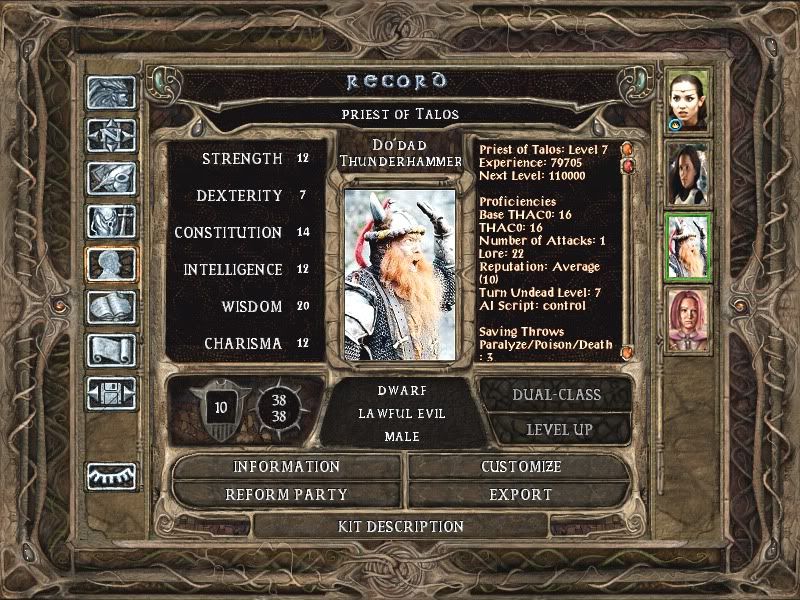Screen dimensions: 800x600
Task: Click the stats panel's scroll-down arrow
Action: [626, 353]
